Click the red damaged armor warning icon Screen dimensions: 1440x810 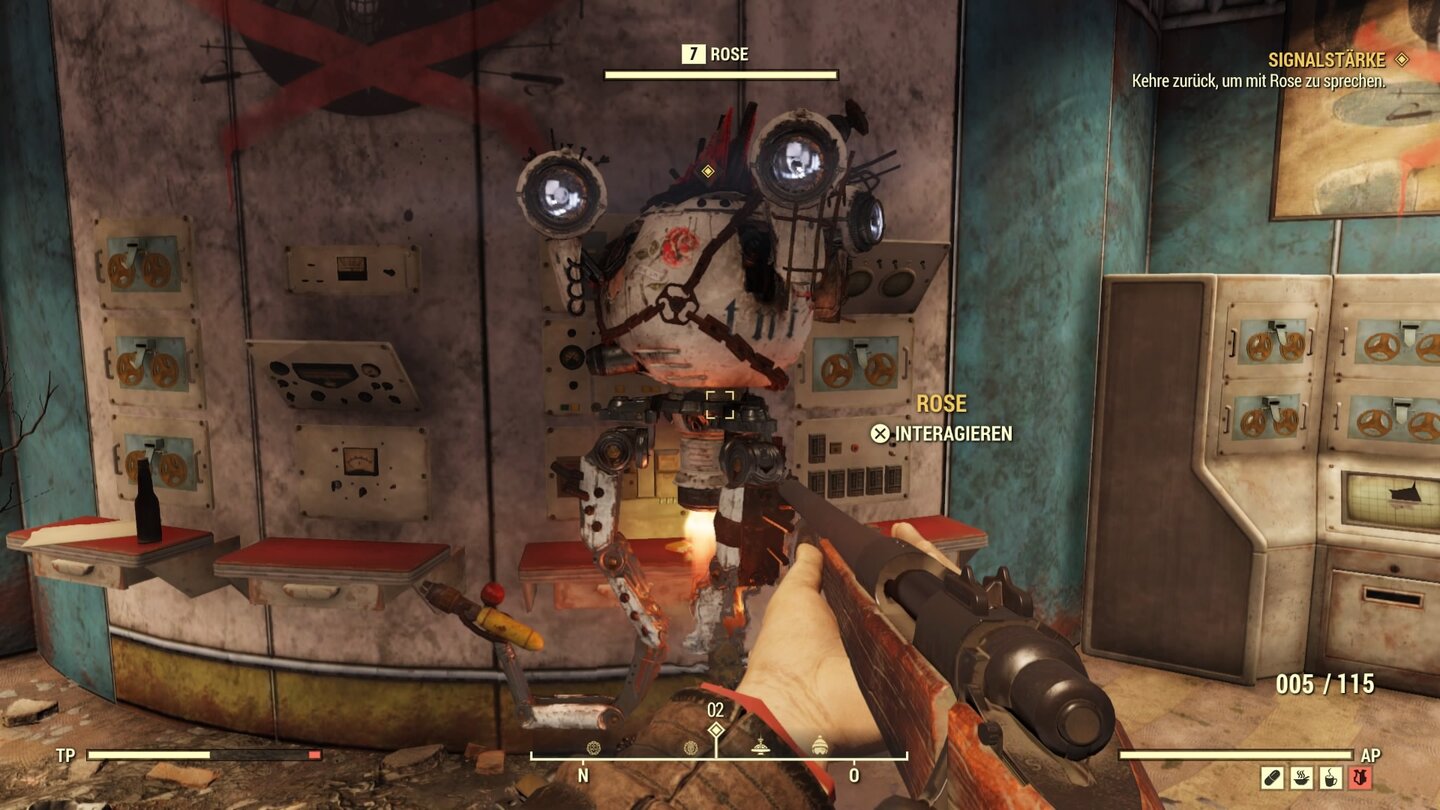1360,777
